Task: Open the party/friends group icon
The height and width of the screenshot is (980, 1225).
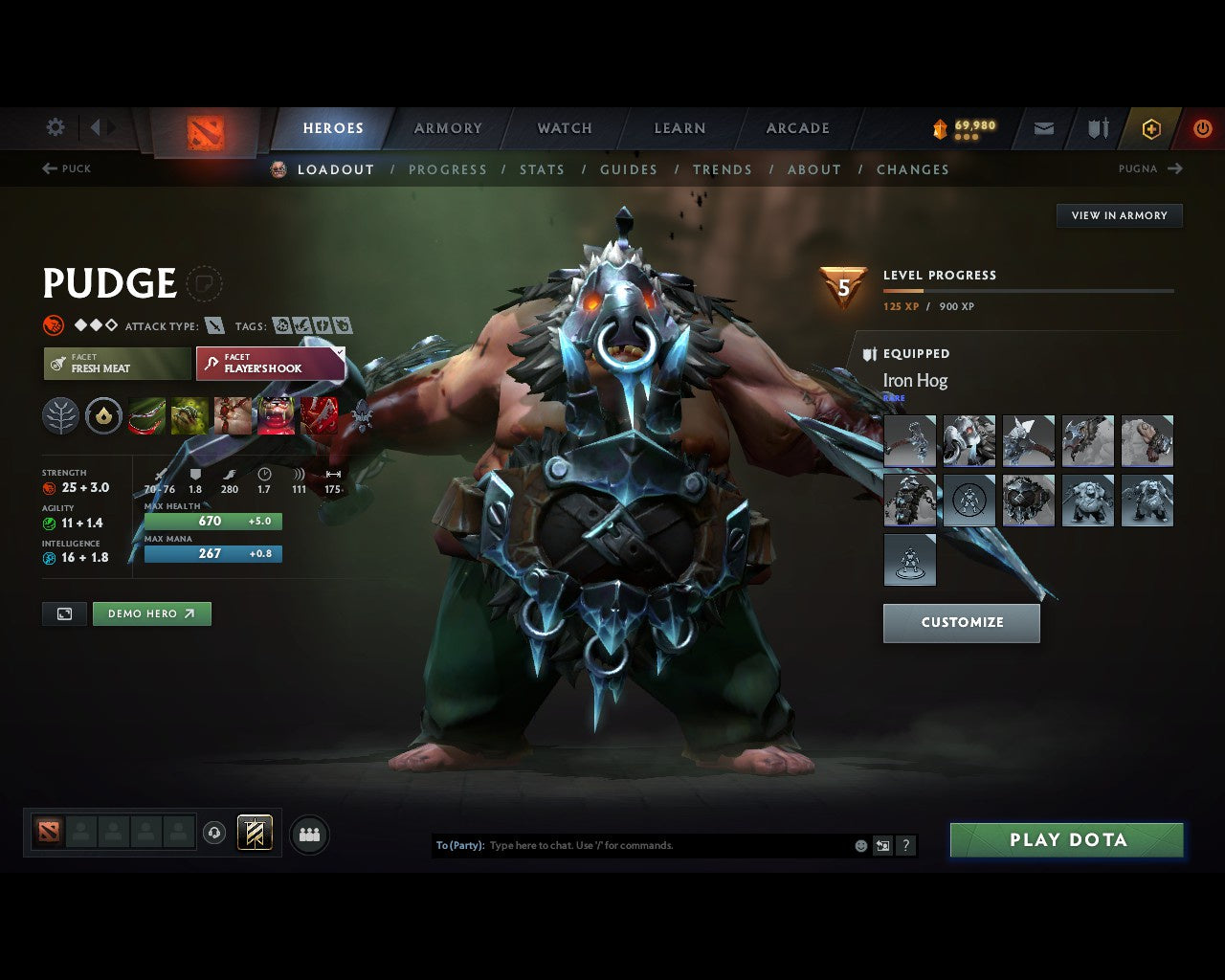Action: coord(308,834)
